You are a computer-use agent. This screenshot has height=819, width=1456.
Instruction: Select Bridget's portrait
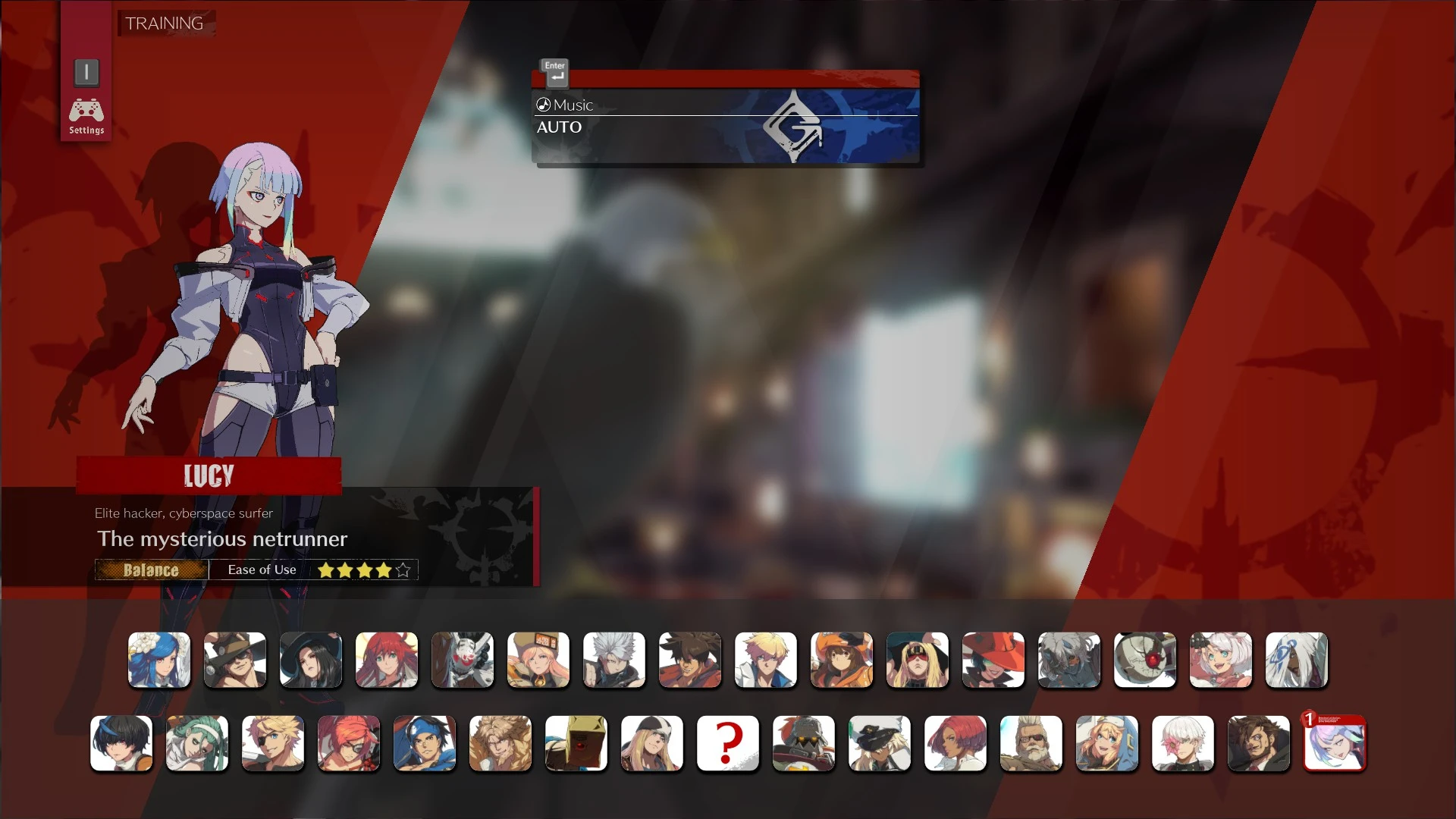pyautogui.click(x=1106, y=744)
